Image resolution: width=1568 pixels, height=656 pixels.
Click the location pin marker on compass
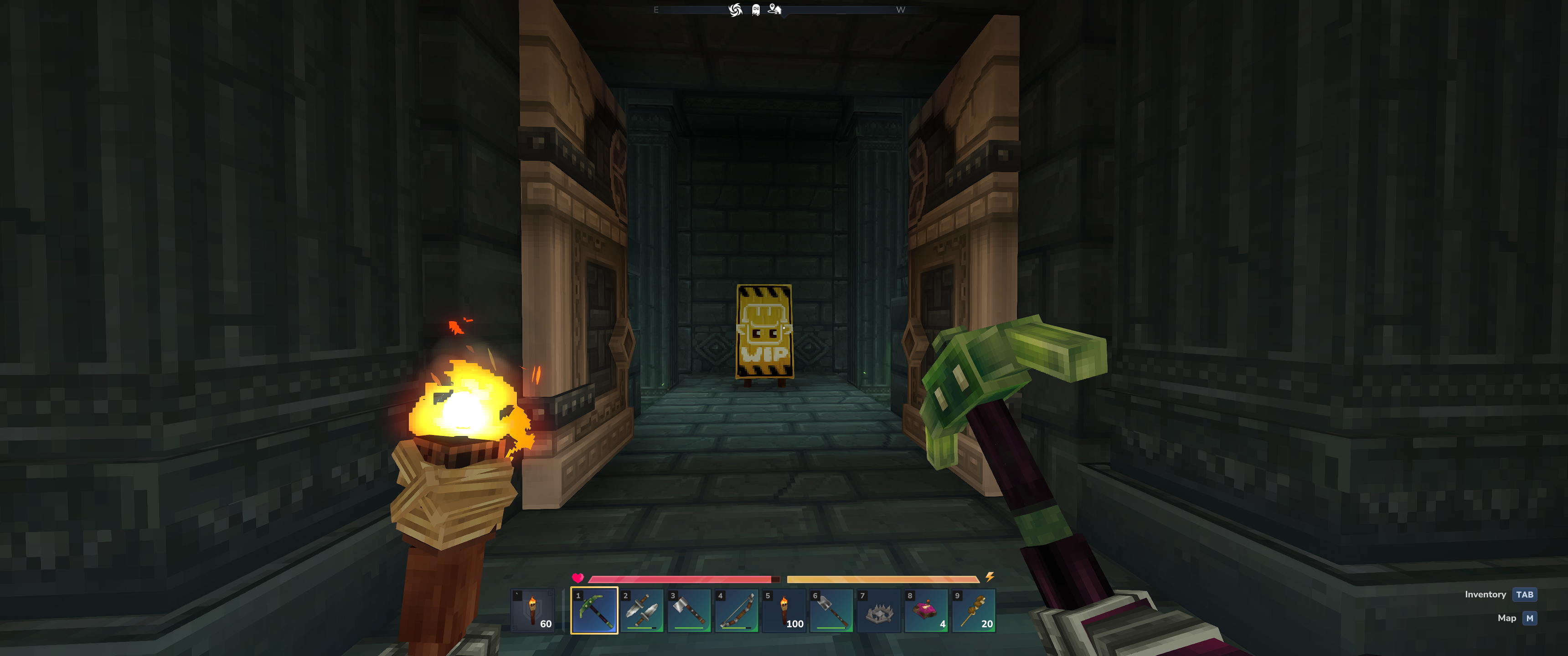774,9
